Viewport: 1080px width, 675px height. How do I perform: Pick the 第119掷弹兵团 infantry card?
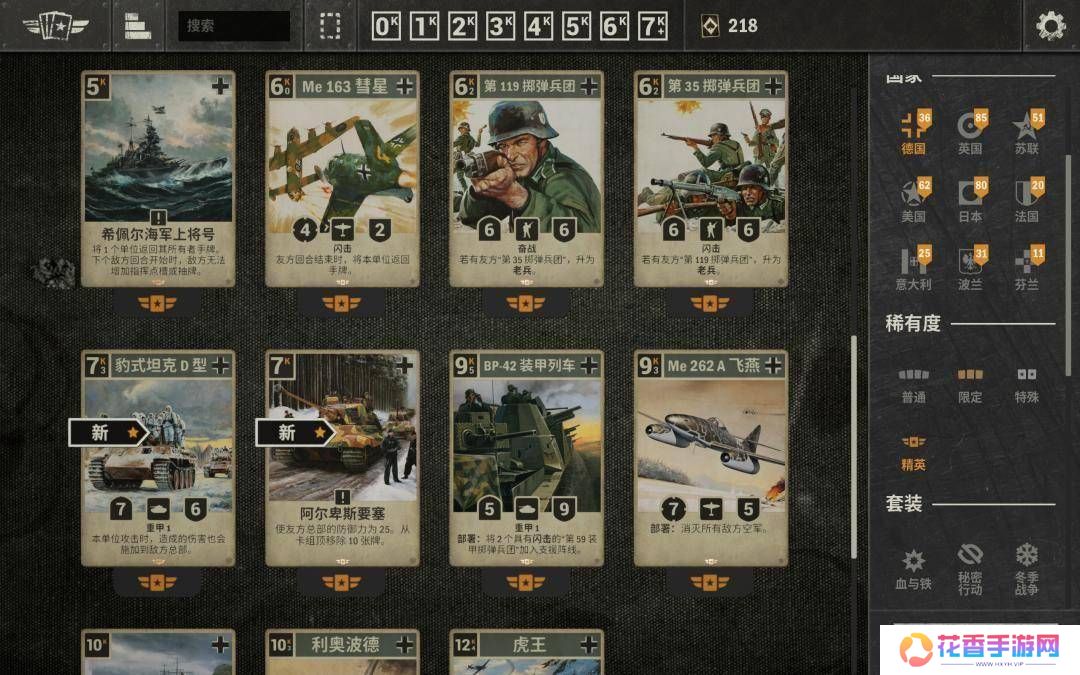point(526,180)
